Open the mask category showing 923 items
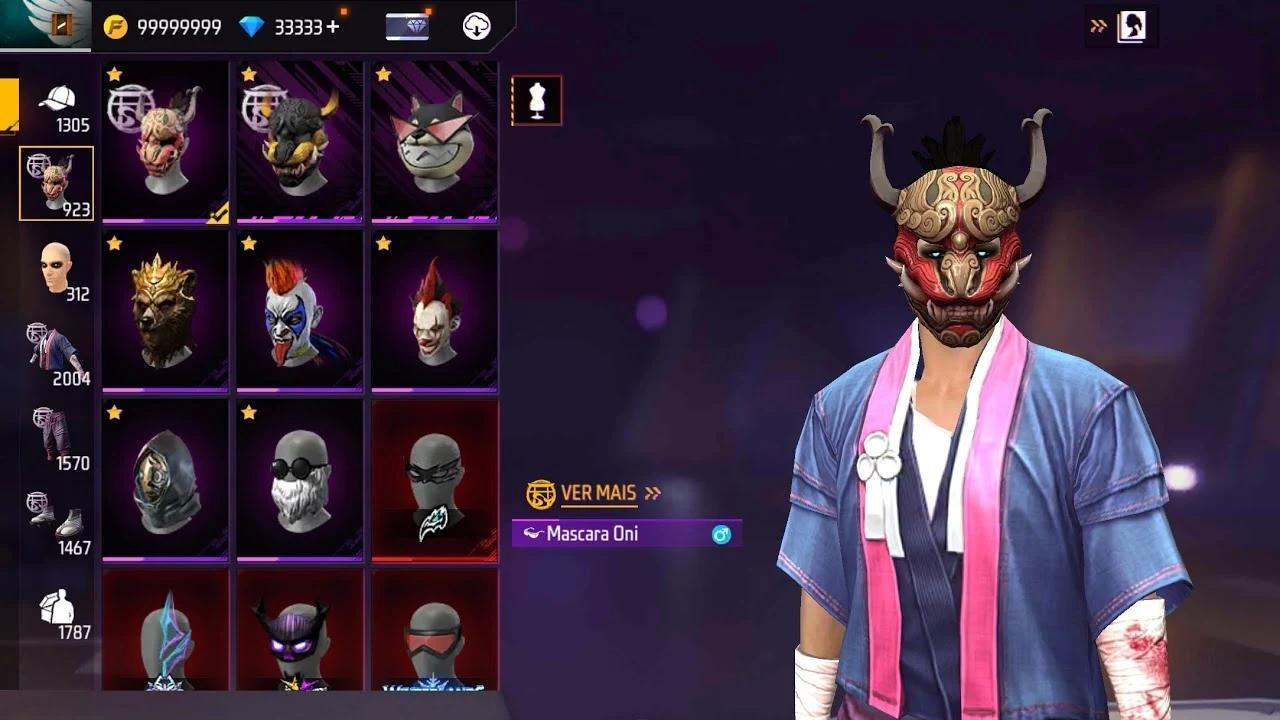This screenshot has height=720, width=1280. pos(57,180)
